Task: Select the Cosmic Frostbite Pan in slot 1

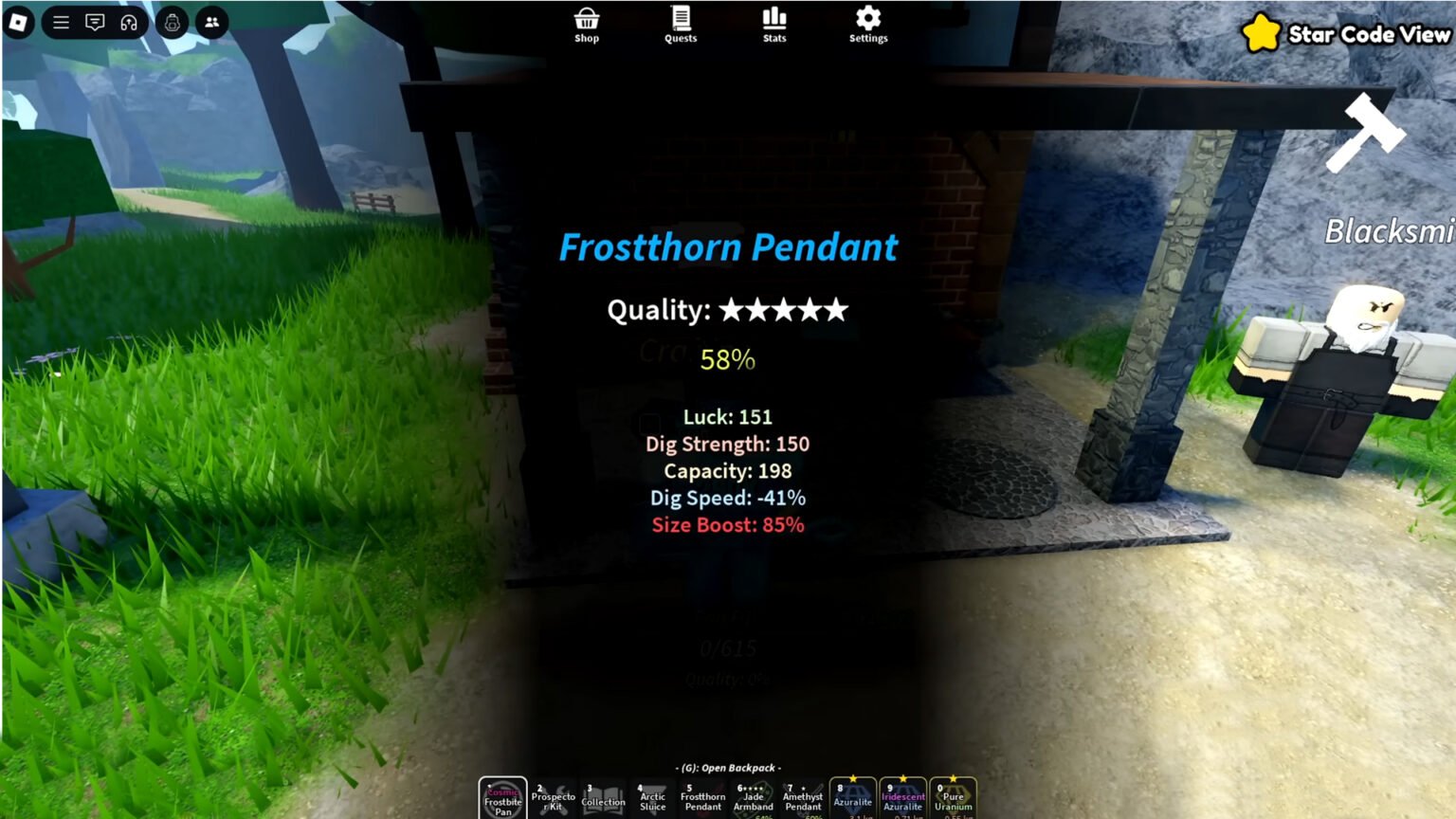Action: click(502, 796)
